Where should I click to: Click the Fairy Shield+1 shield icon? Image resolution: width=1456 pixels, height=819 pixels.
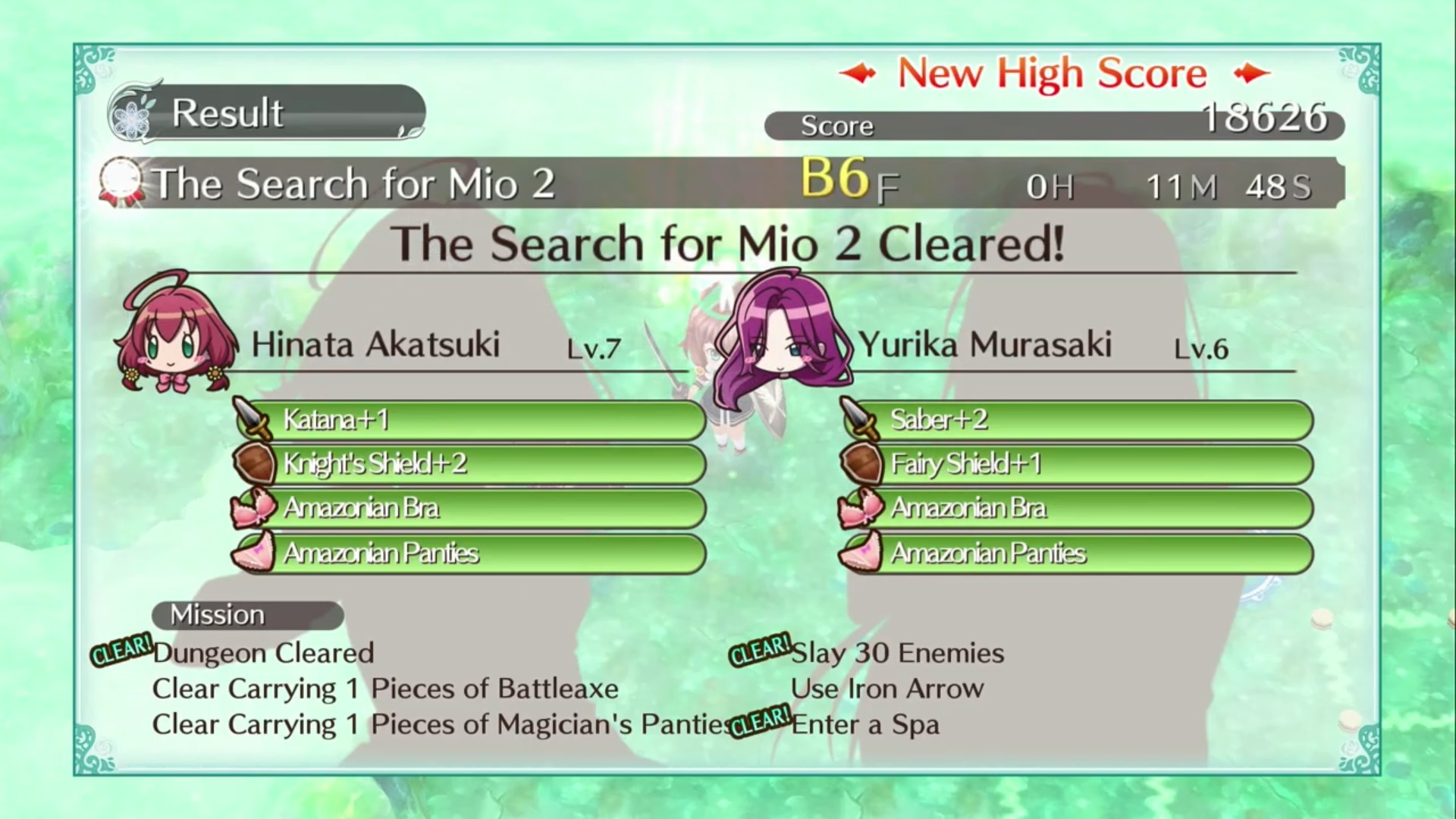863,463
